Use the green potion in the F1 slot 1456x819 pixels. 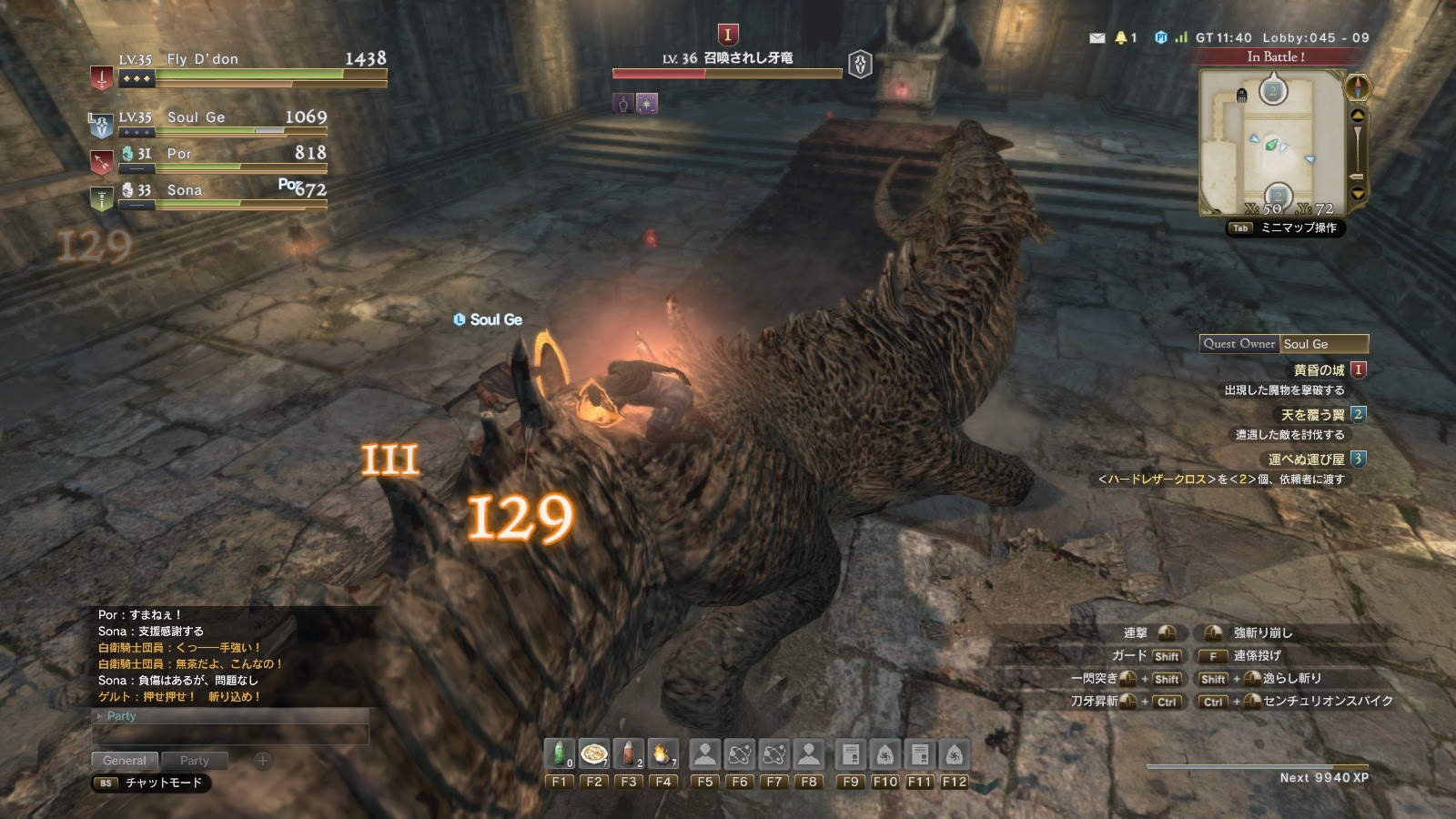(559, 754)
